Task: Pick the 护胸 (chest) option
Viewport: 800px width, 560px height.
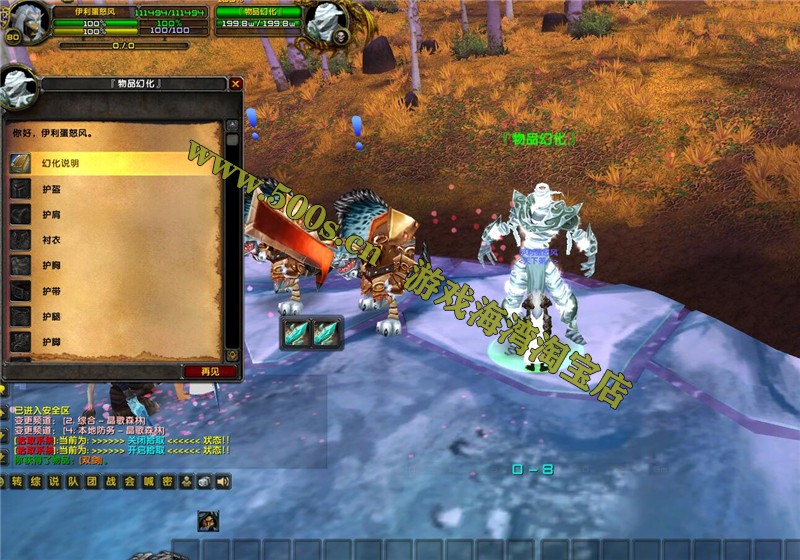Action: pos(50,265)
